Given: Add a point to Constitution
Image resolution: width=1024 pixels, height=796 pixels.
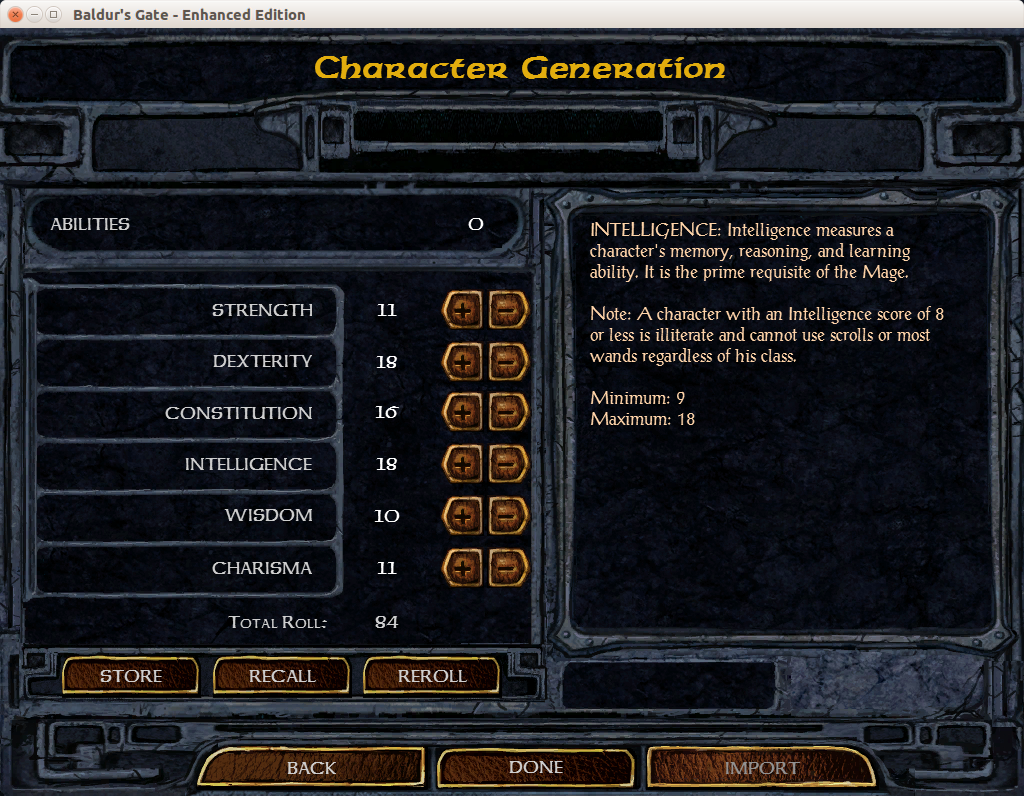Looking at the screenshot, I should [461, 413].
